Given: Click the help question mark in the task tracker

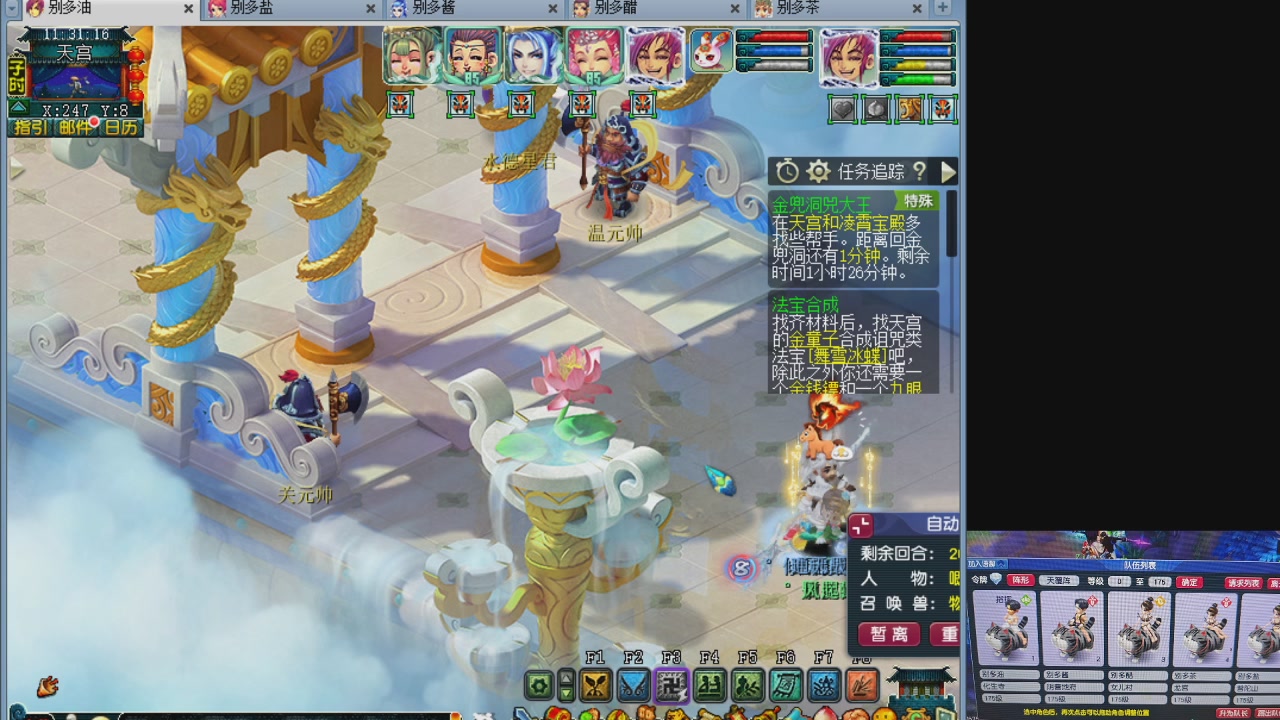Looking at the screenshot, I should tap(919, 172).
